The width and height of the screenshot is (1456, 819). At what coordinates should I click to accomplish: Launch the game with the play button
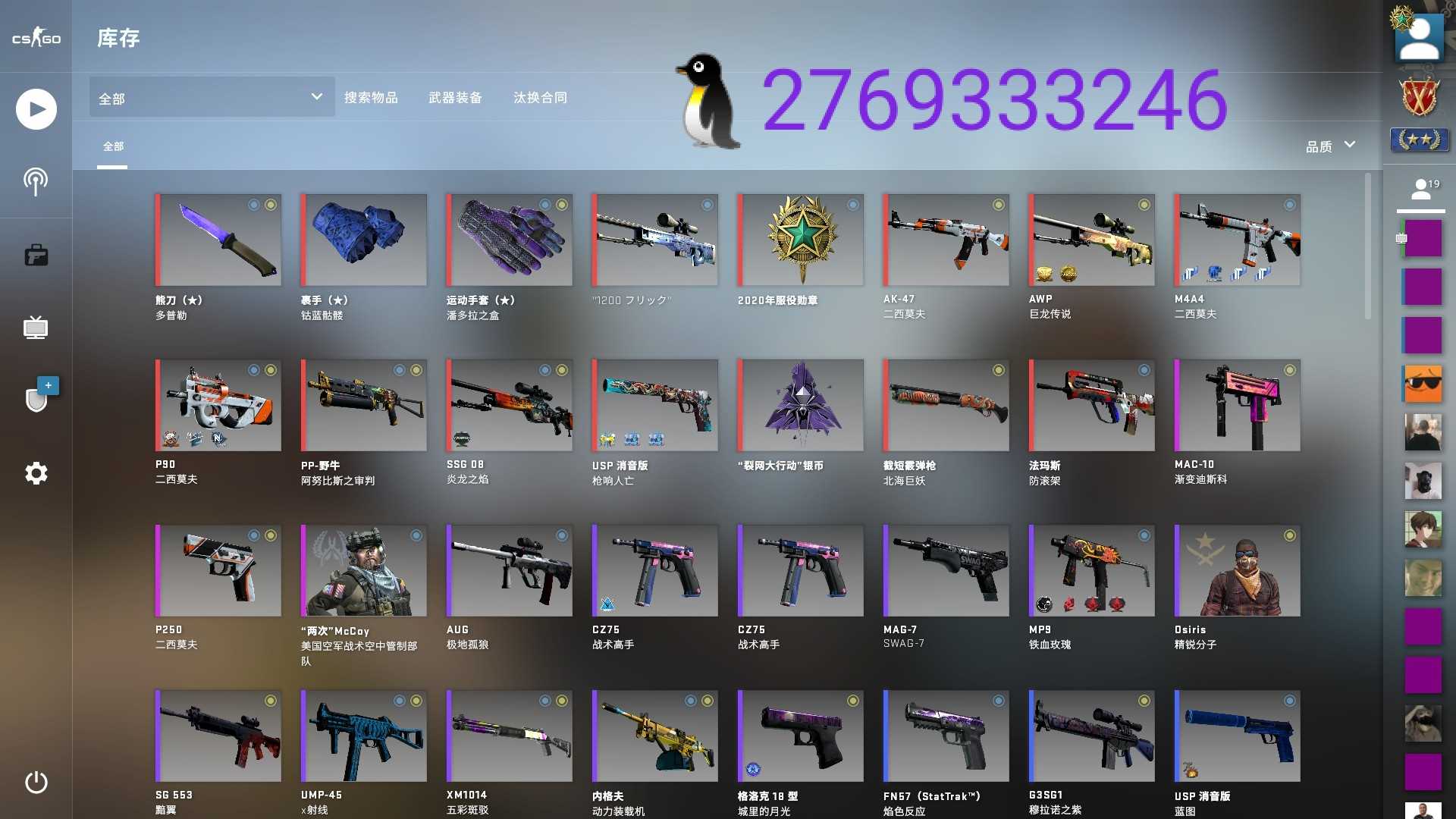pos(35,108)
